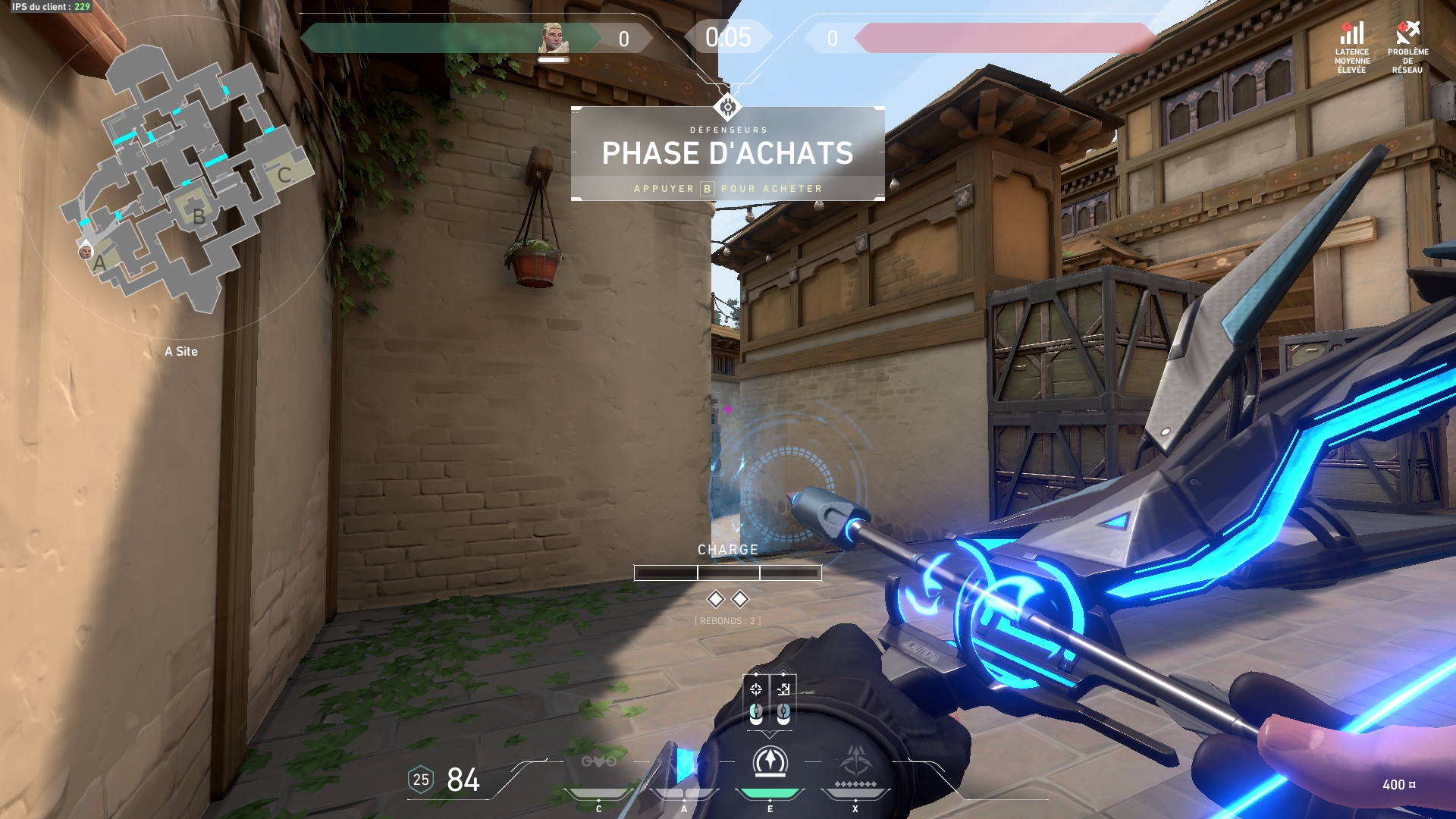Screen dimensions: 1456x819
Task: Select the C site label on the minimap
Action: [x=284, y=175]
